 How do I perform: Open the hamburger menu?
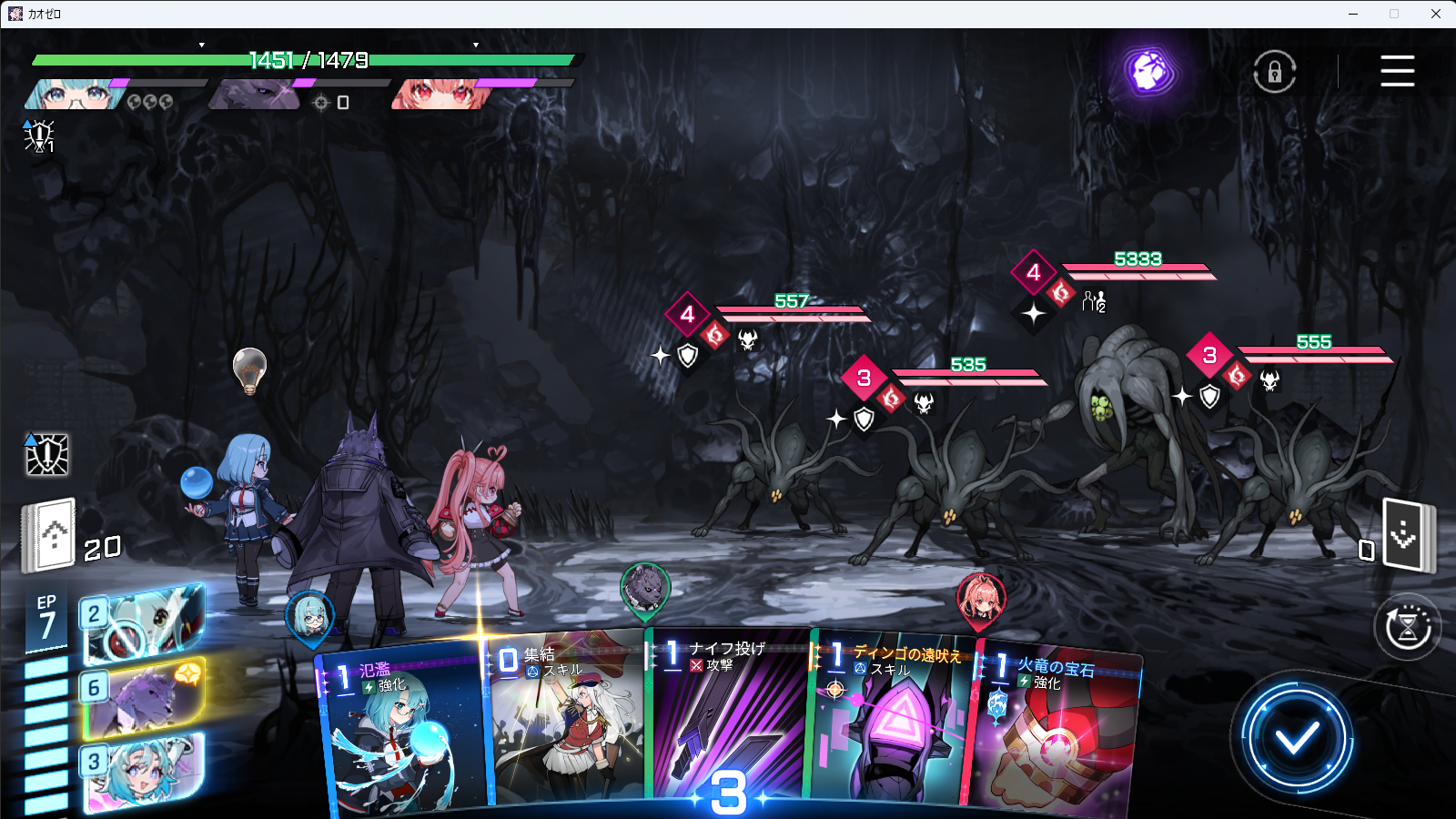[x=1397, y=71]
